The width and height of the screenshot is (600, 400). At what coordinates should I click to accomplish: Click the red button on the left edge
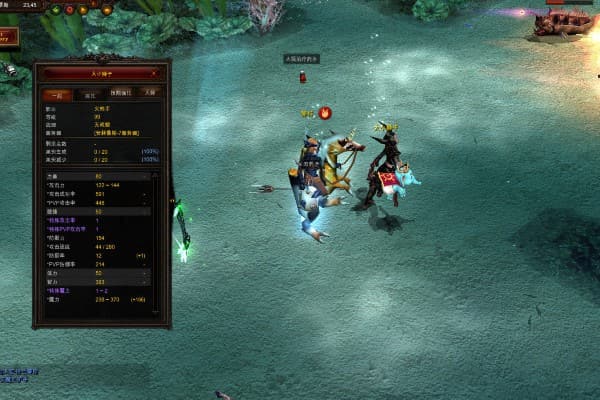[8, 37]
